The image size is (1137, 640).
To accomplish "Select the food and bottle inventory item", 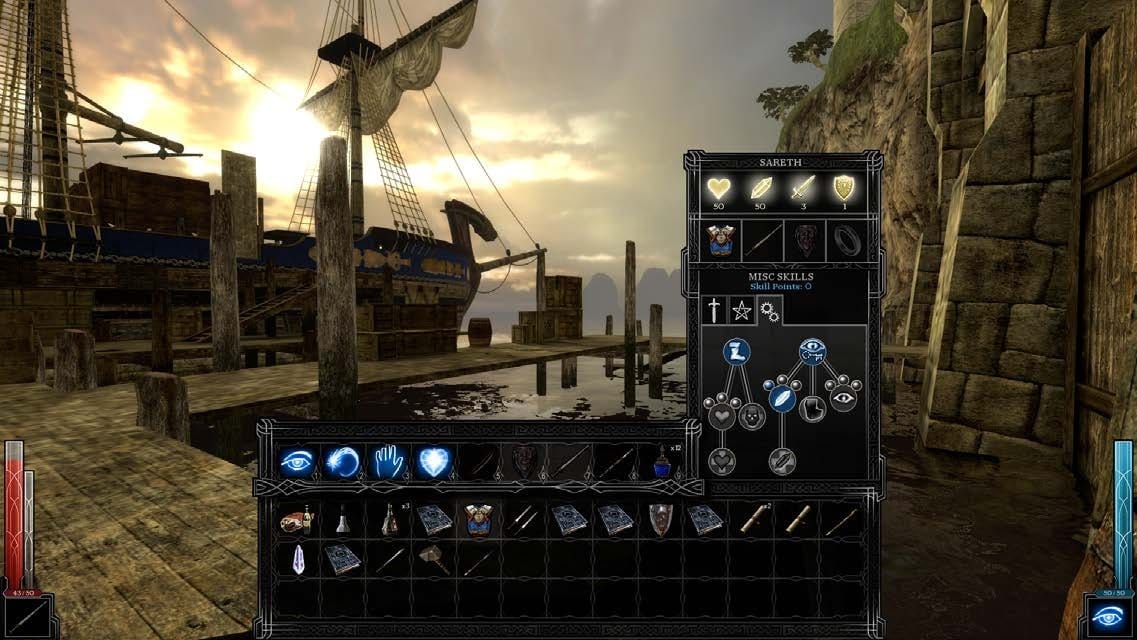I will 297,519.
